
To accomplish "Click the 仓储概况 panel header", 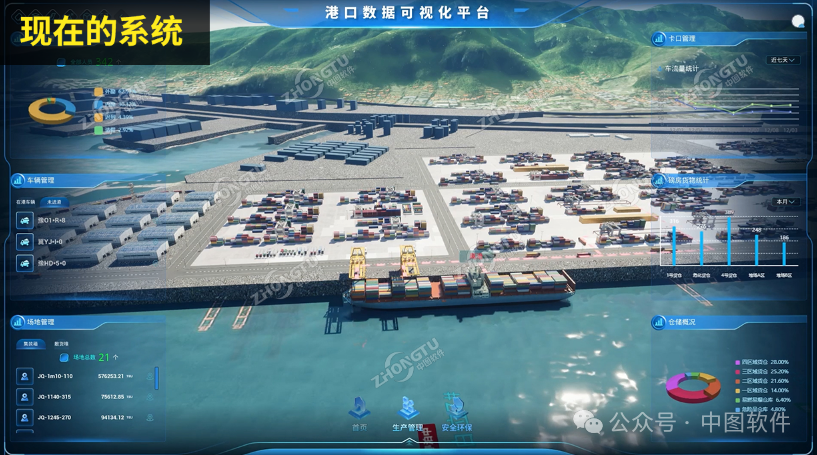I will coord(681,322).
